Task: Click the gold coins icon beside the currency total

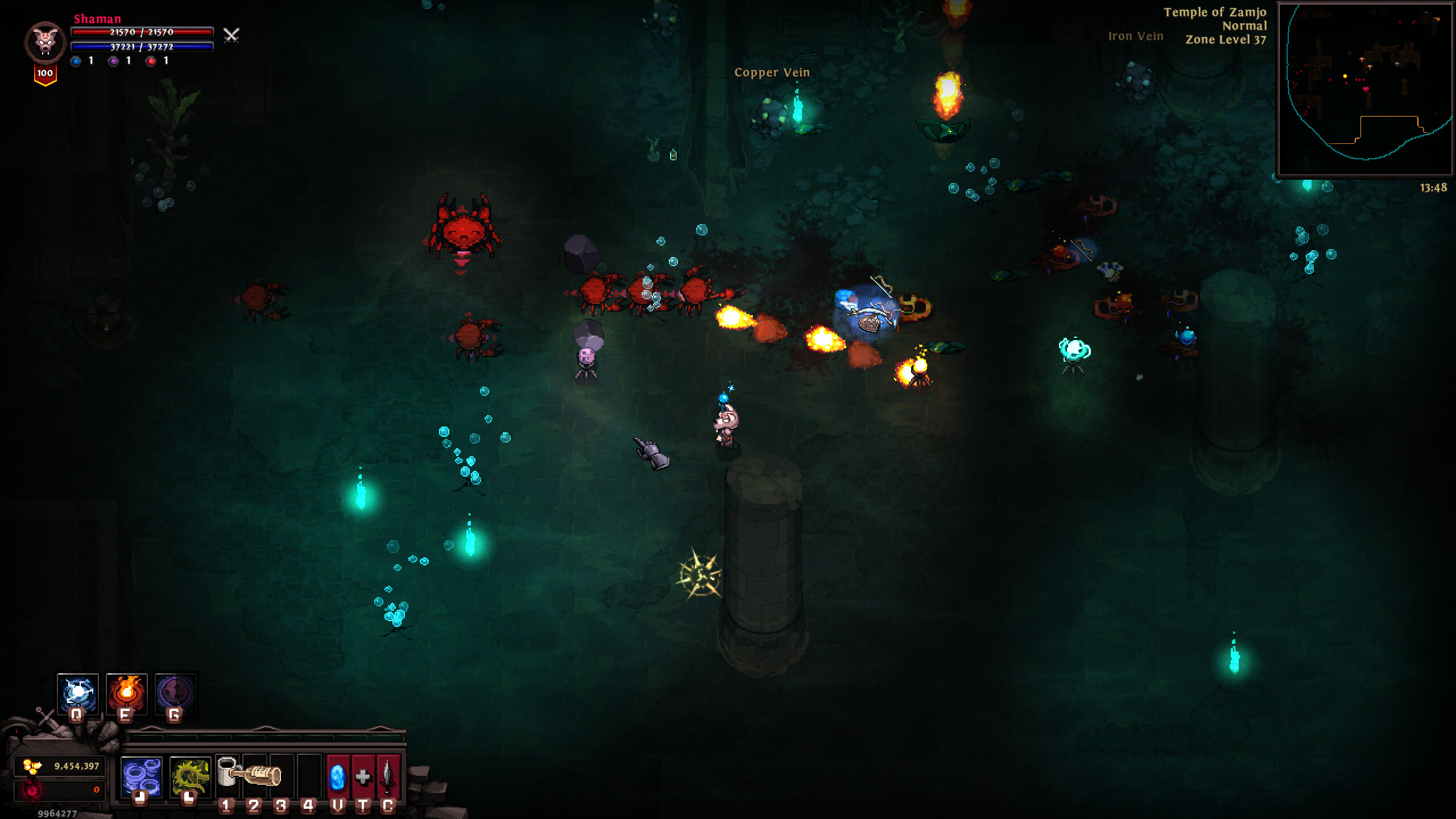Action: [31, 766]
